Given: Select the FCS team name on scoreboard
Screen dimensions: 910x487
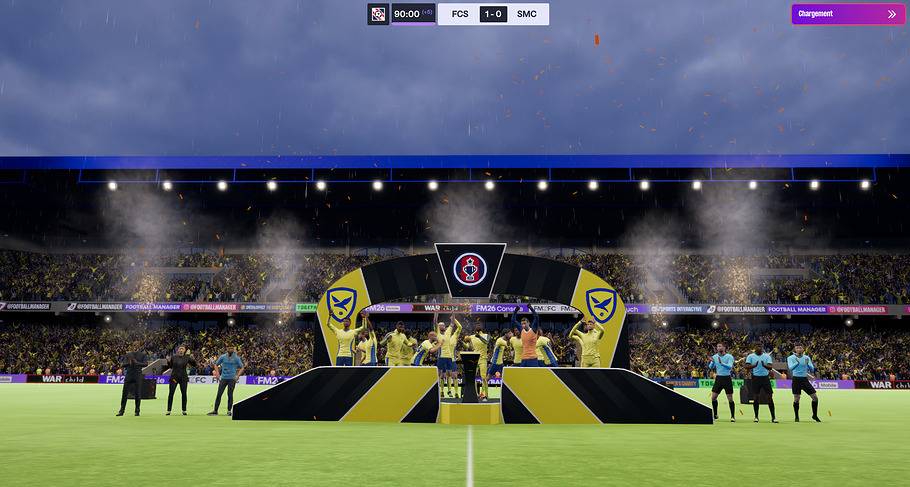Looking at the screenshot, I should (460, 14).
